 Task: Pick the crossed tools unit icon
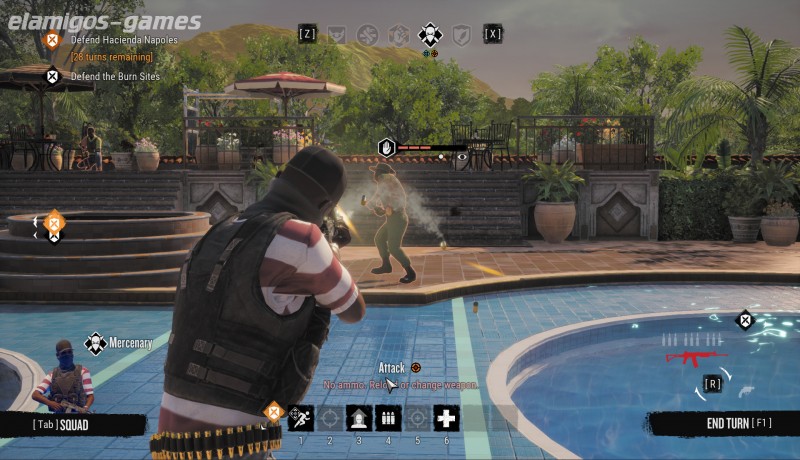(x=368, y=35)
